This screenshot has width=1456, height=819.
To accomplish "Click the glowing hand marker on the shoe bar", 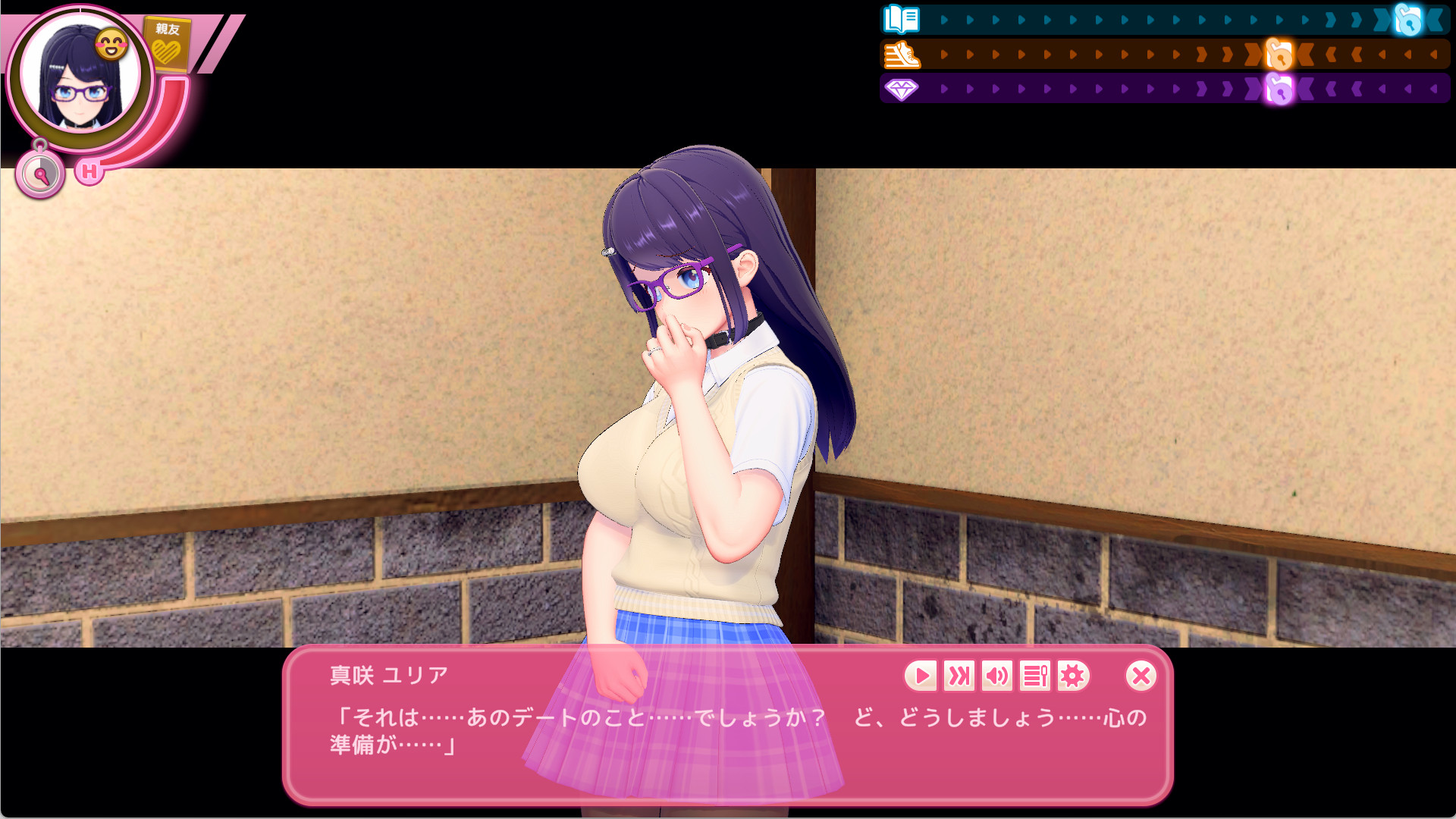I will coord(1279,54).
